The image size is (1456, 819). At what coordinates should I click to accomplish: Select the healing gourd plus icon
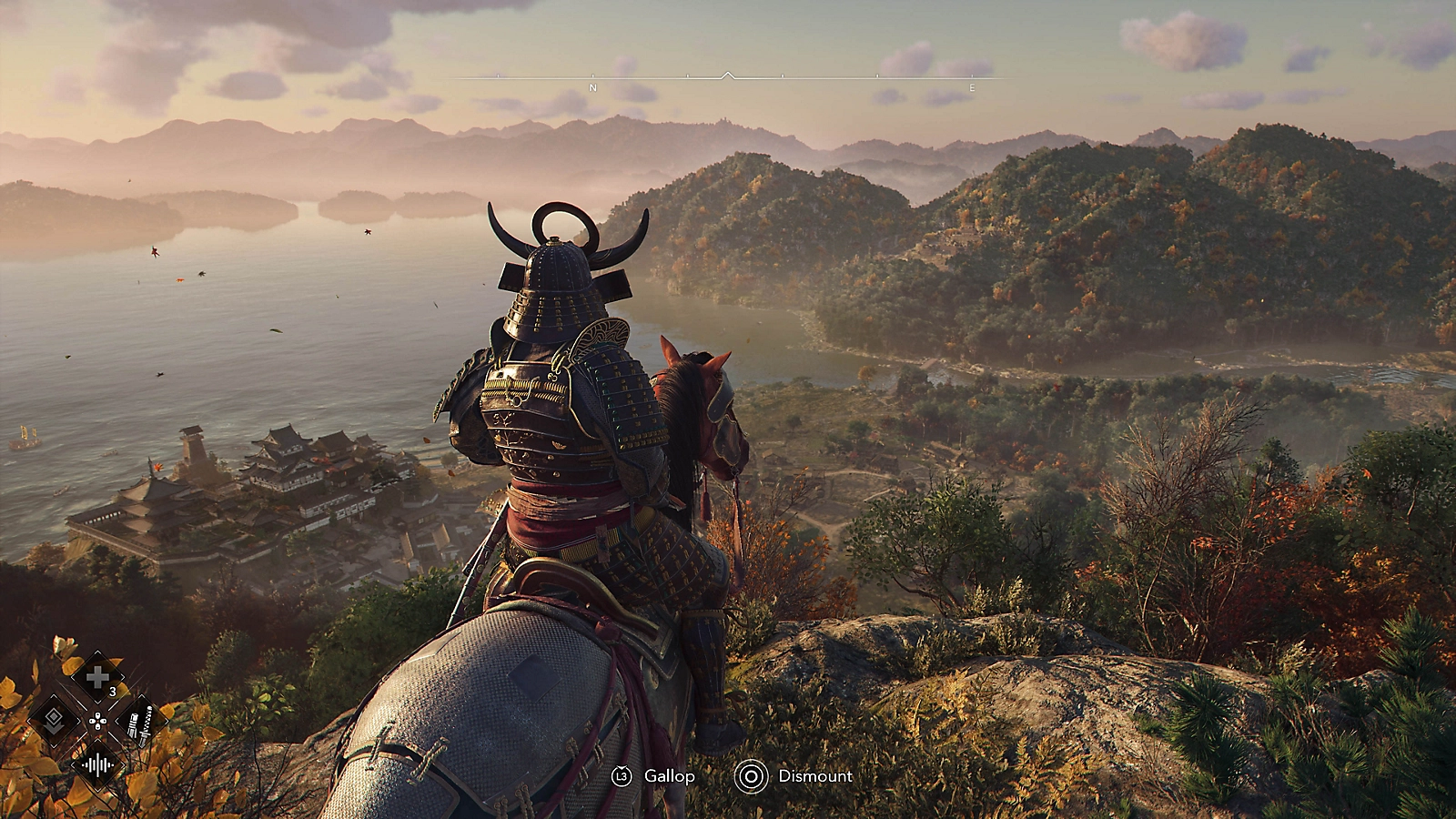97,677
